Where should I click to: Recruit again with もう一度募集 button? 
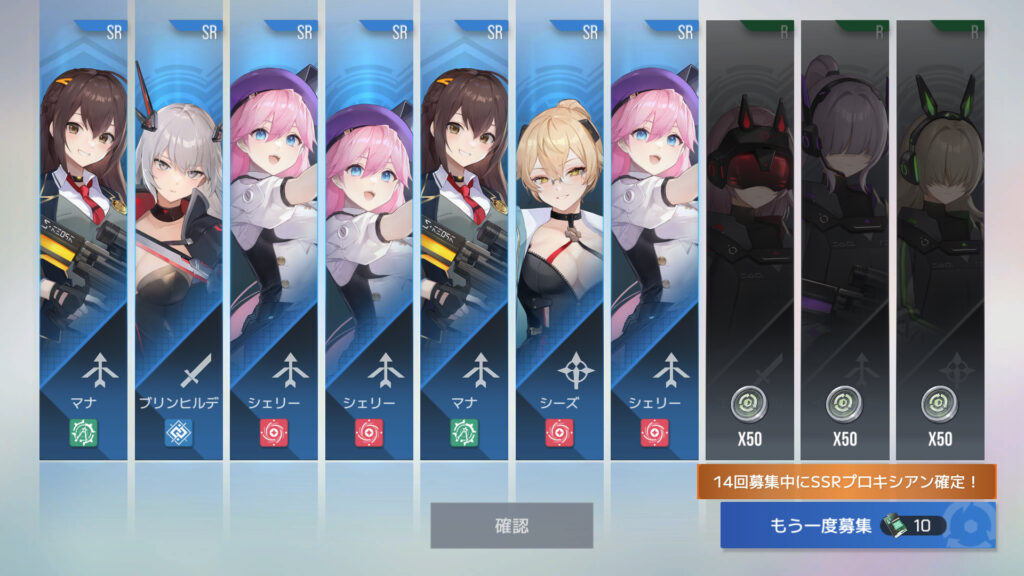click(x=857, y=526)
